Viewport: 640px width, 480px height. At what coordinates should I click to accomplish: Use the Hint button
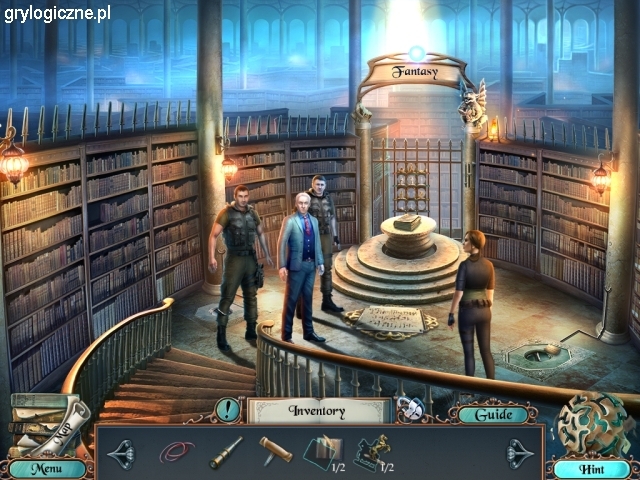pyautogui.click(x=591, y=468)
